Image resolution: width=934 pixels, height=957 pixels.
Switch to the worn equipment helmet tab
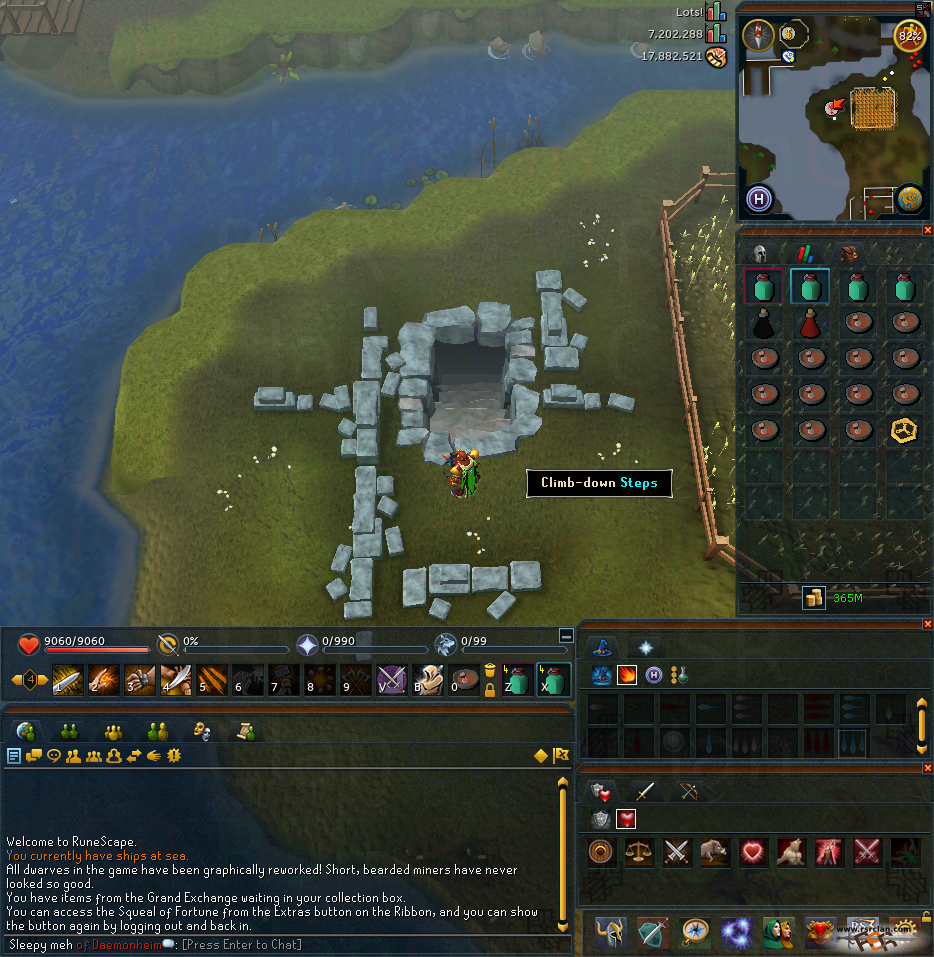pyautogui.click(x=759, y=254)
